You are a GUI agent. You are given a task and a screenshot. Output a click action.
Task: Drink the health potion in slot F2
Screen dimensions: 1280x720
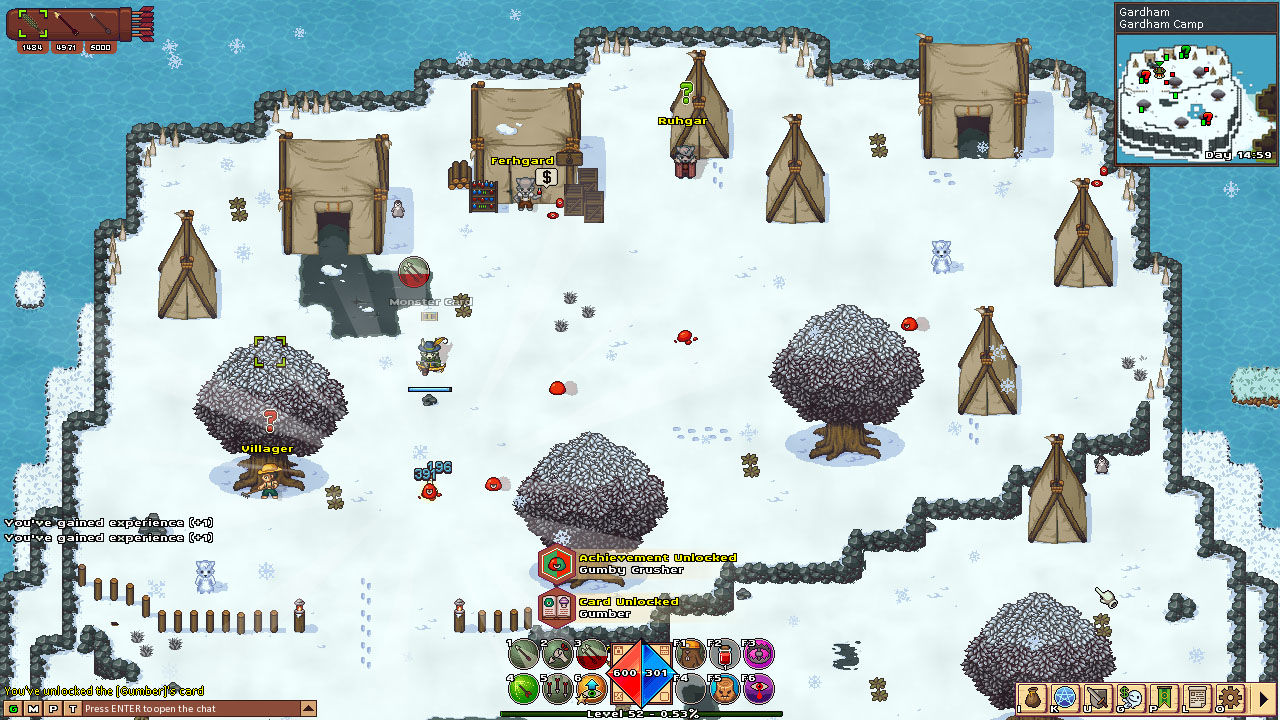tap(722, 655)
